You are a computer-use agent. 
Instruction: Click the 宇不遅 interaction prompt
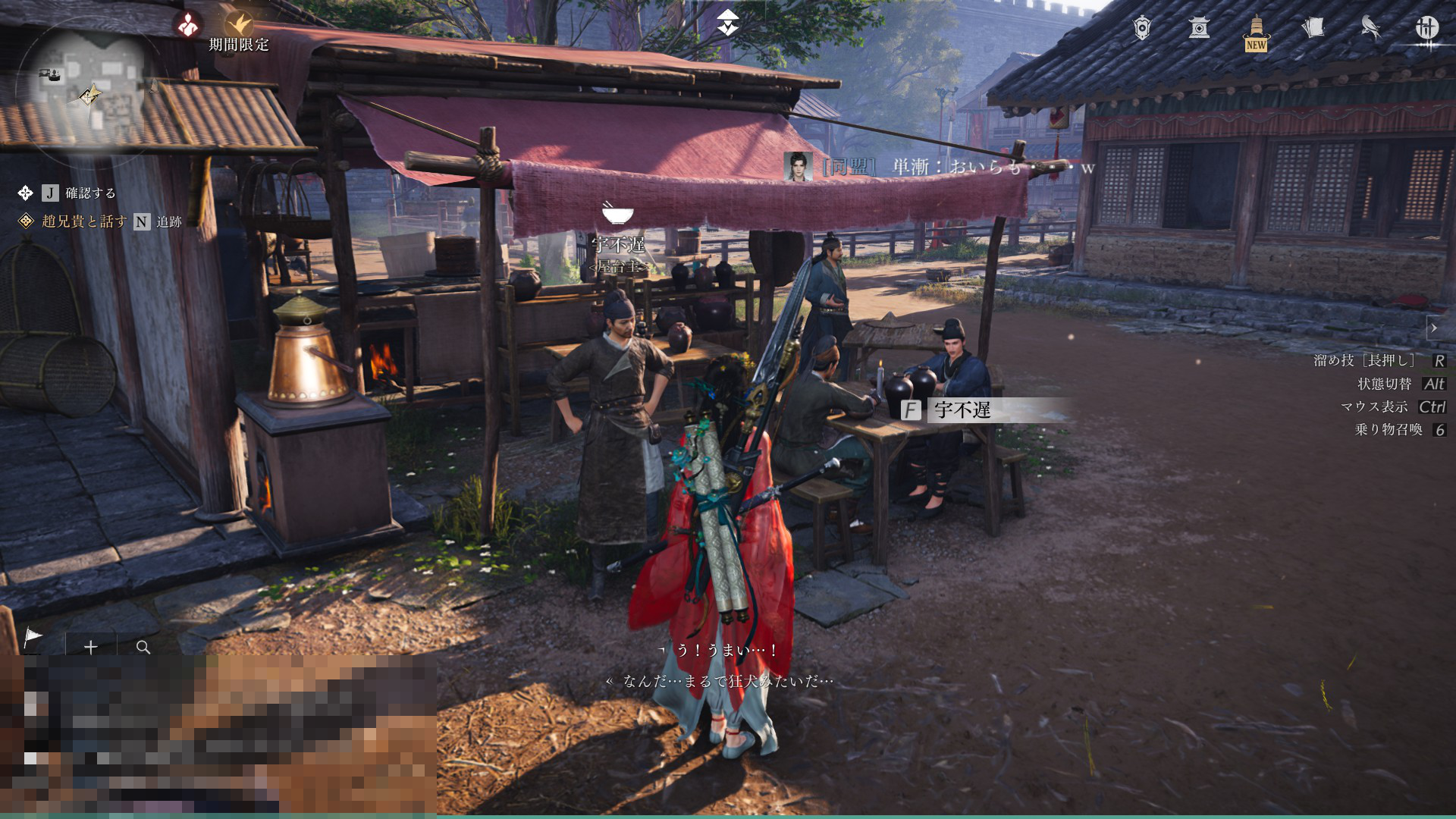pyautogui.click(x=962, y=410)
